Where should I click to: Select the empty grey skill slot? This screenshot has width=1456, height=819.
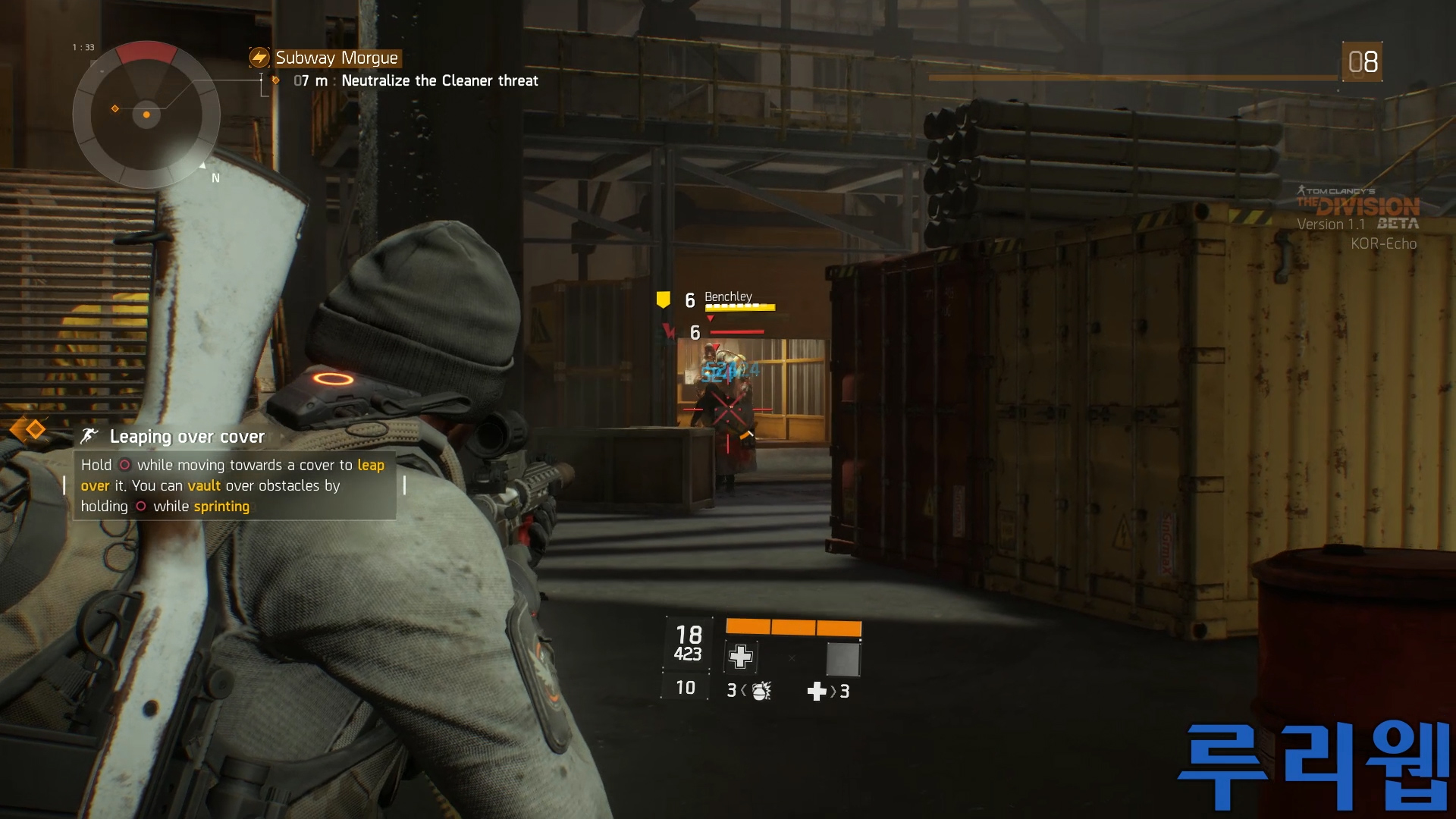(x=843, y=658)
